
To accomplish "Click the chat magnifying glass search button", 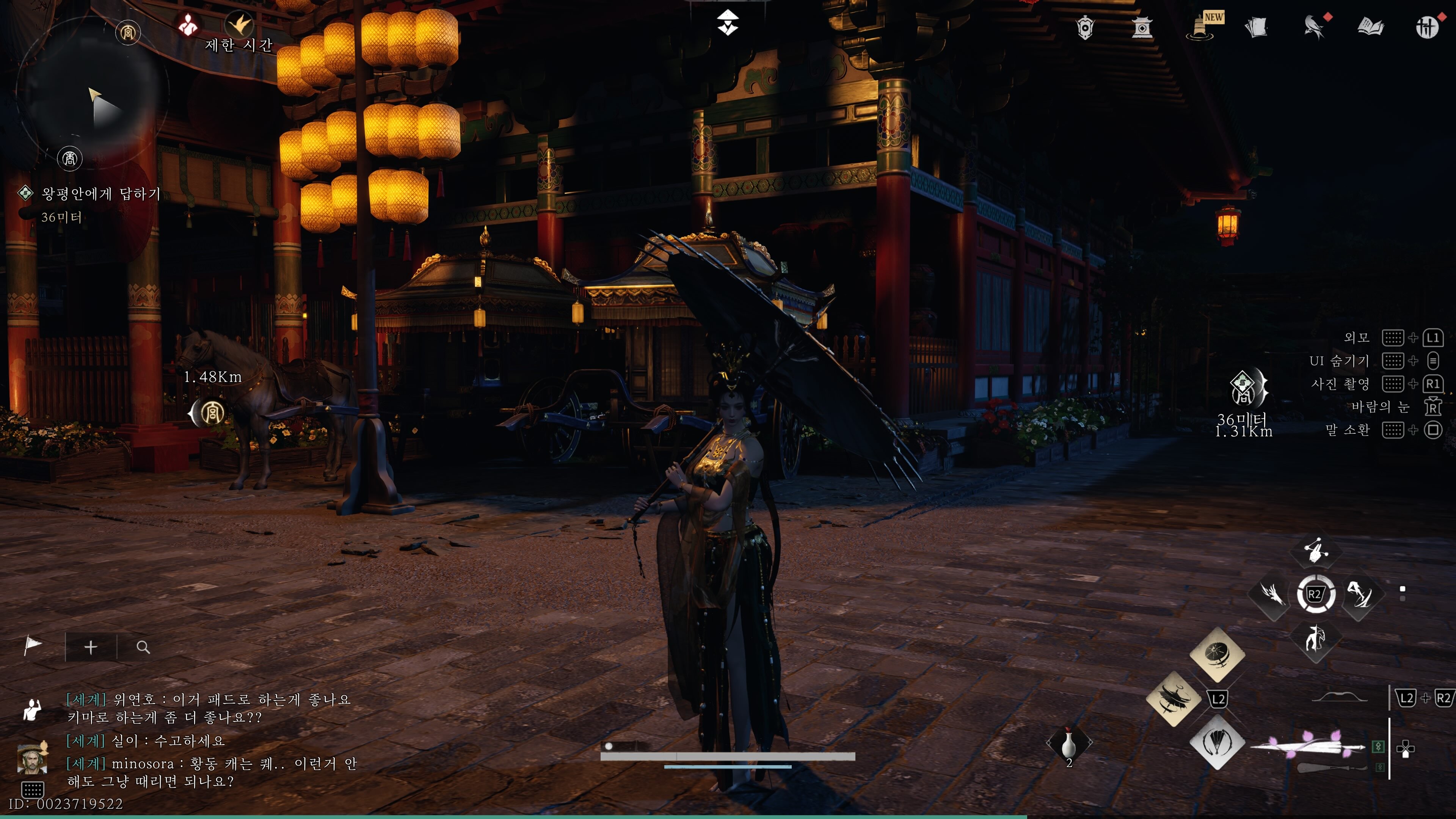I will (x=143, y=647).
